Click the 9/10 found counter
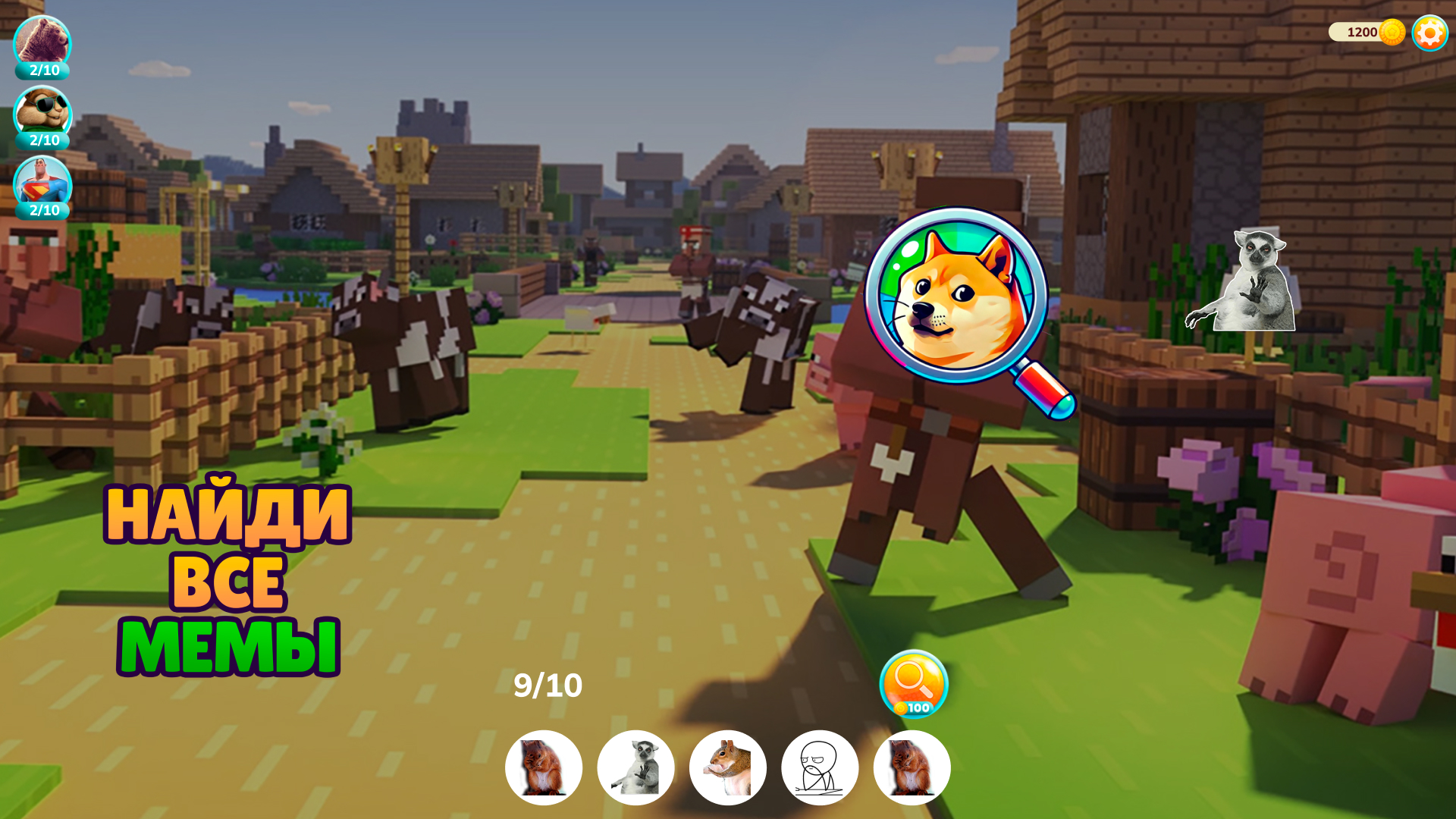 pos(548,685)
